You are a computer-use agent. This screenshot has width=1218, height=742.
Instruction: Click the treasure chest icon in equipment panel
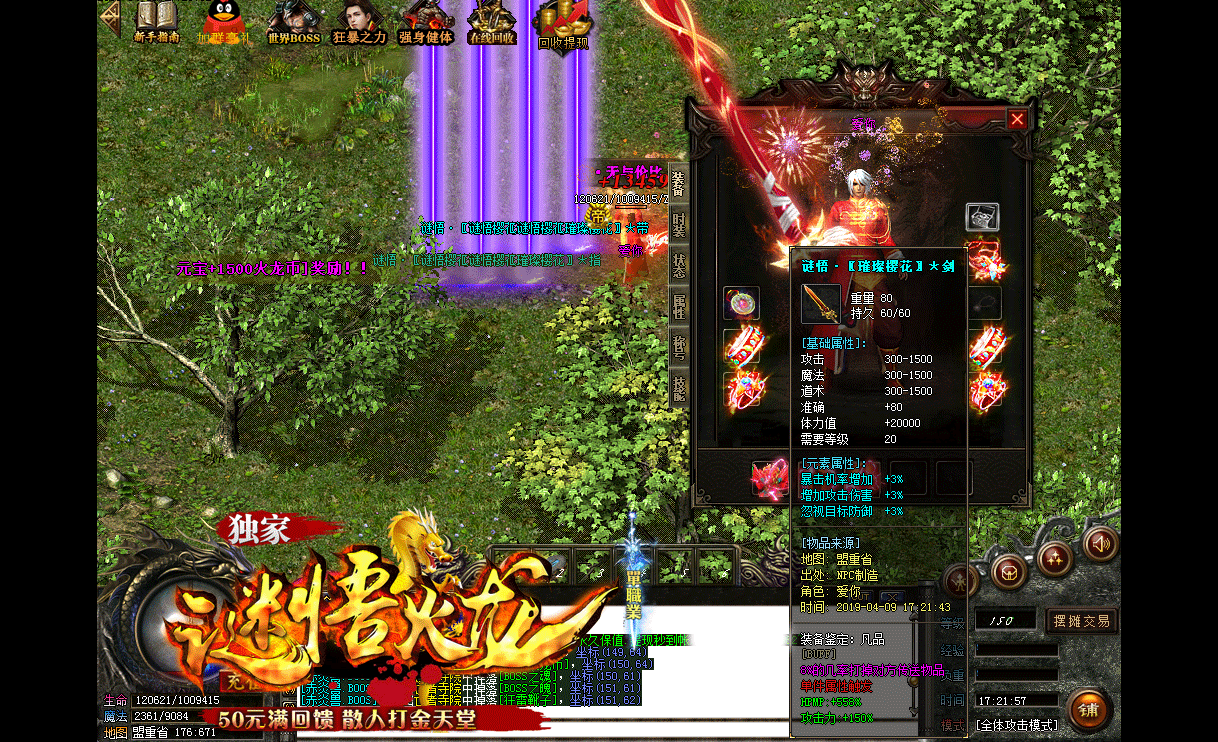(982, 217)
